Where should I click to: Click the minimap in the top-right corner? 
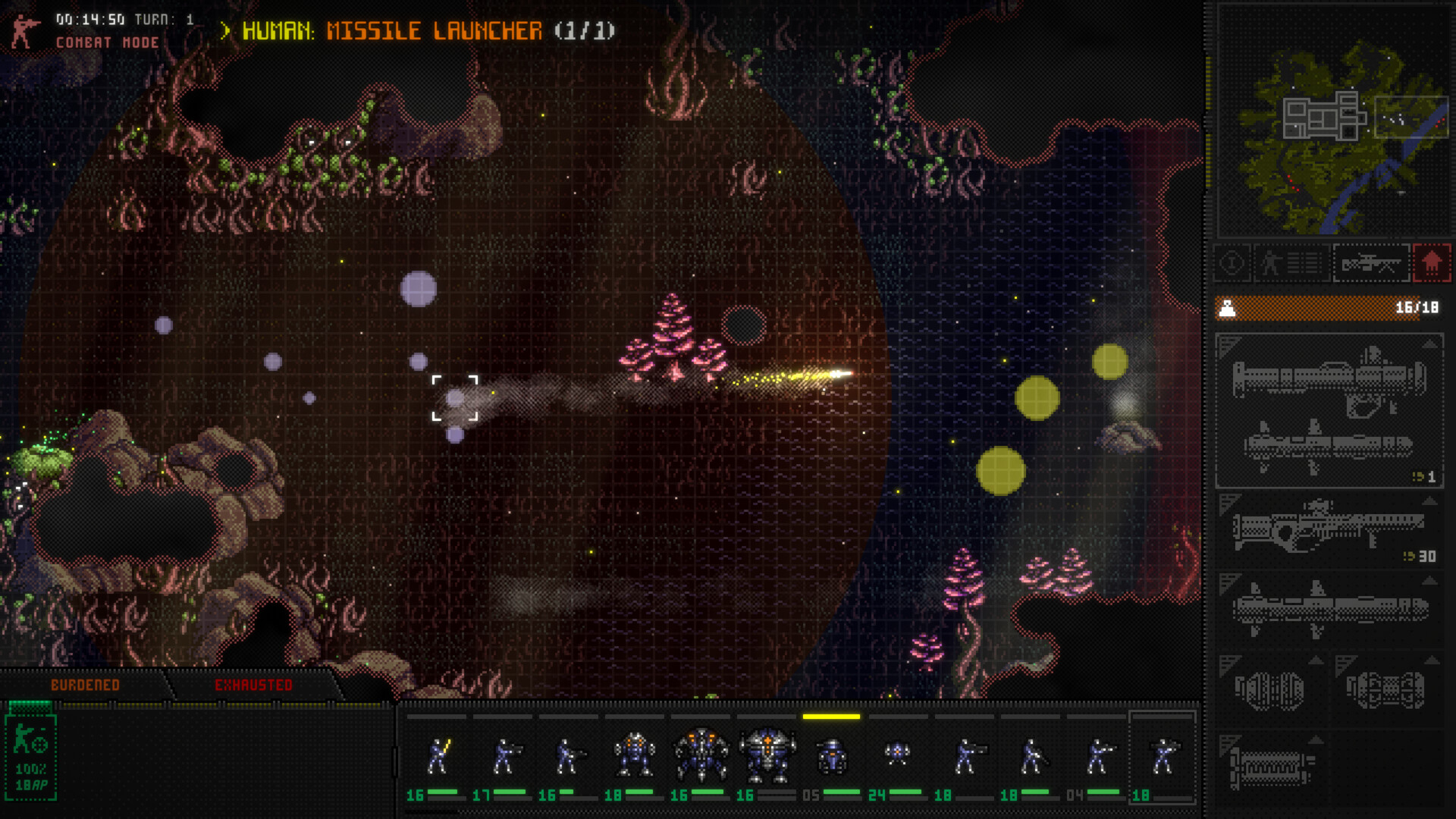point(1332,121)
